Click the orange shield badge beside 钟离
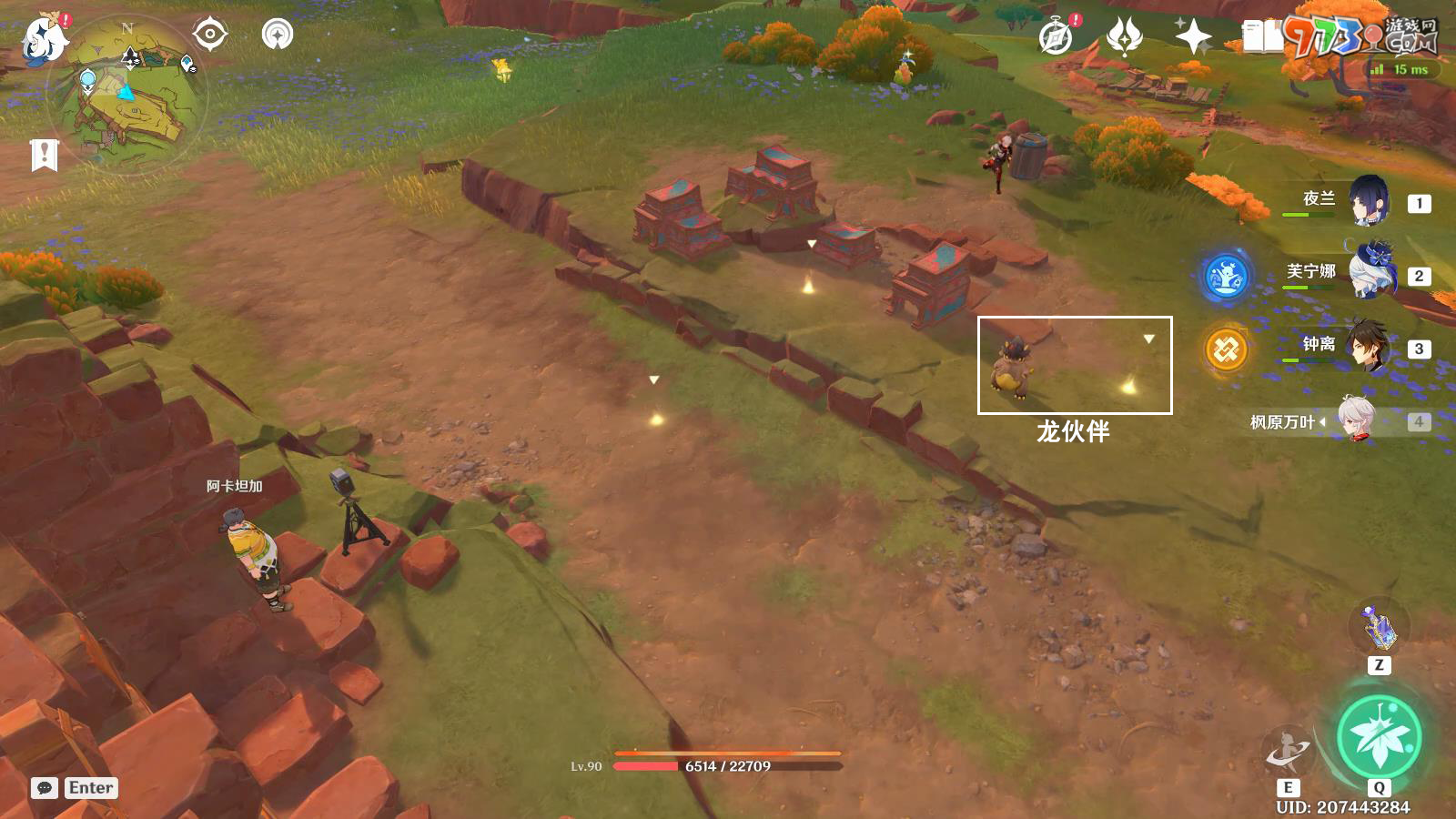The width and height of the screenshot is (1456, 819). [1226, 349]
